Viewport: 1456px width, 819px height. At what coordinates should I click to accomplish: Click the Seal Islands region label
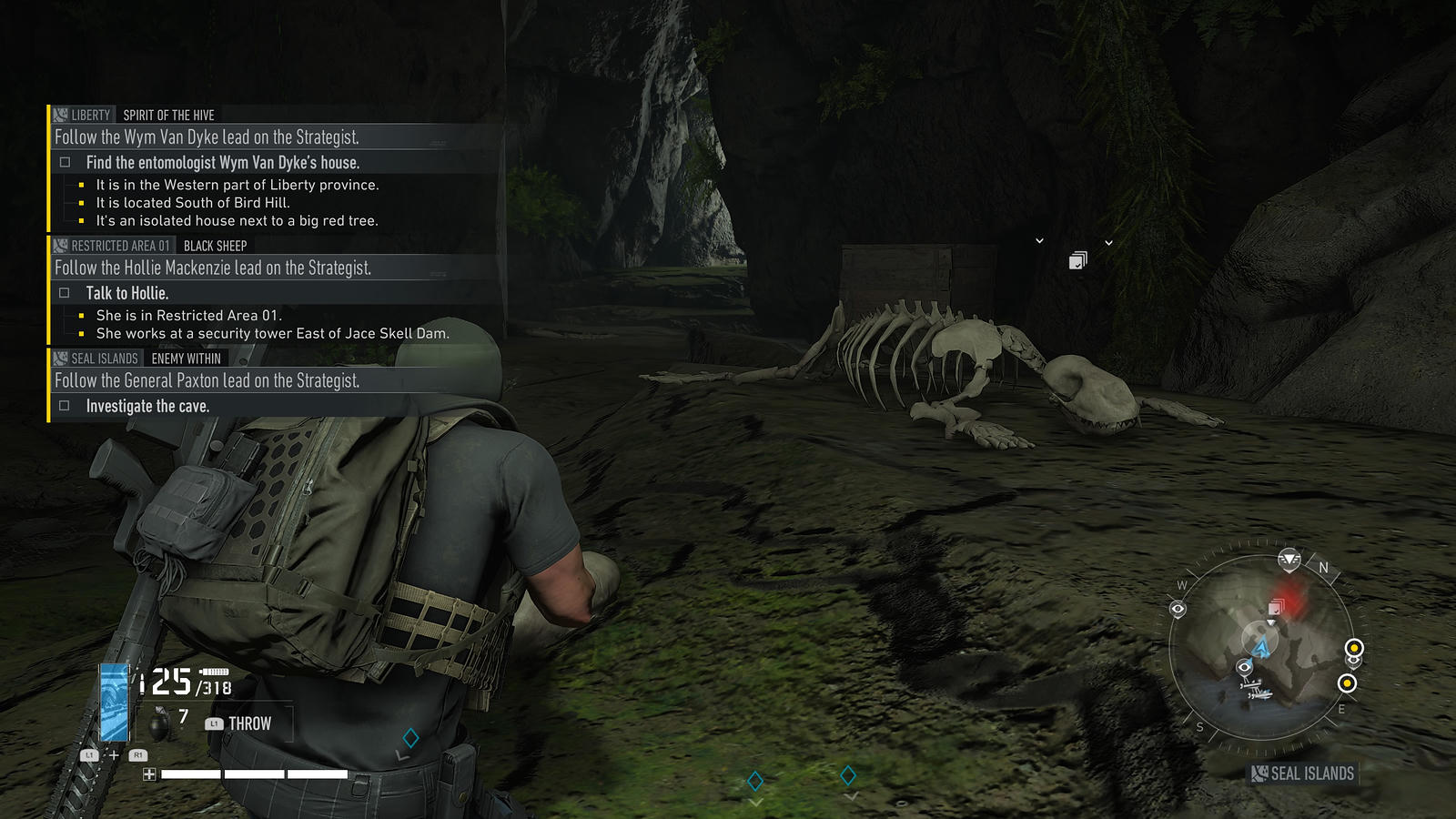pyautogui.click(x=1303, y=773)
